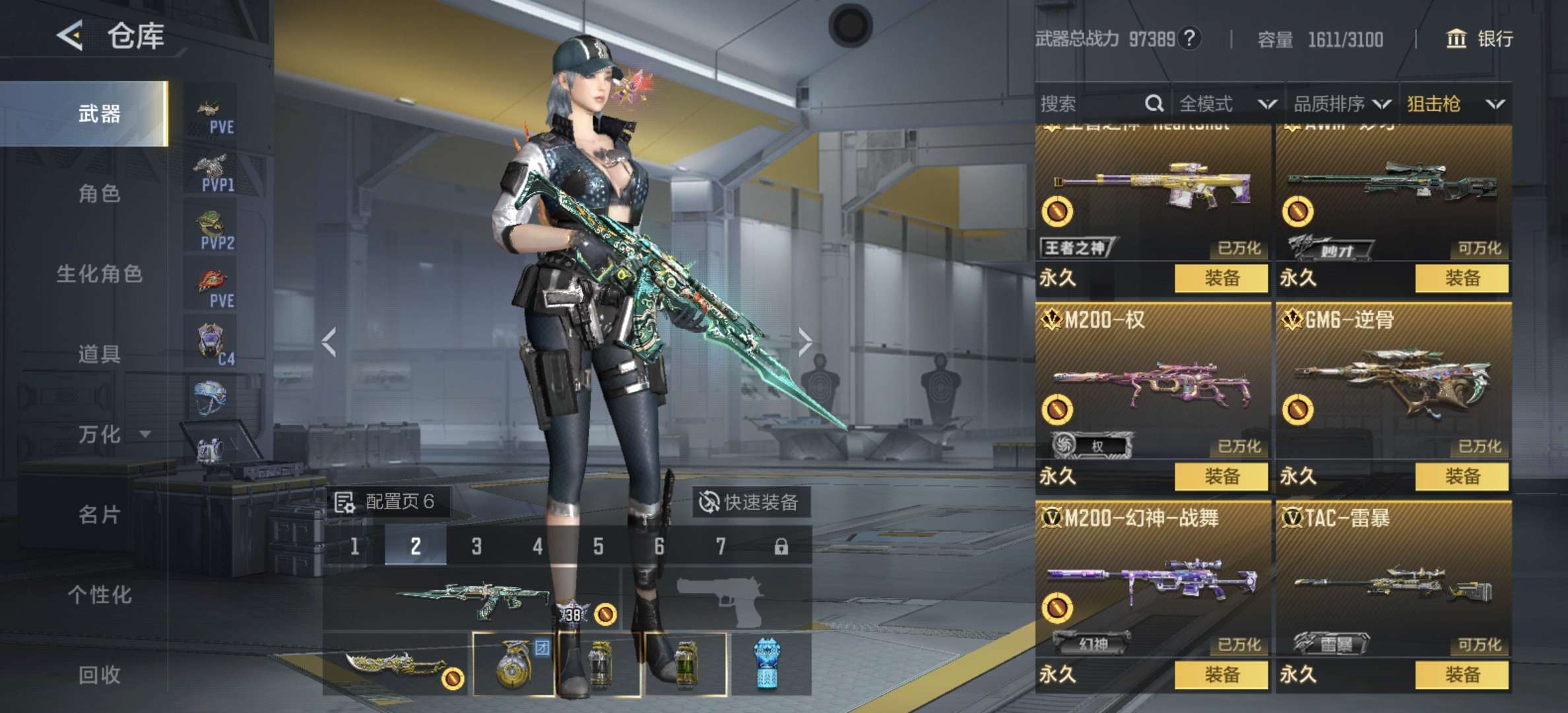1568x713 pixels.
Task: Open the 回收 section
Action: (x=99, y=675)
